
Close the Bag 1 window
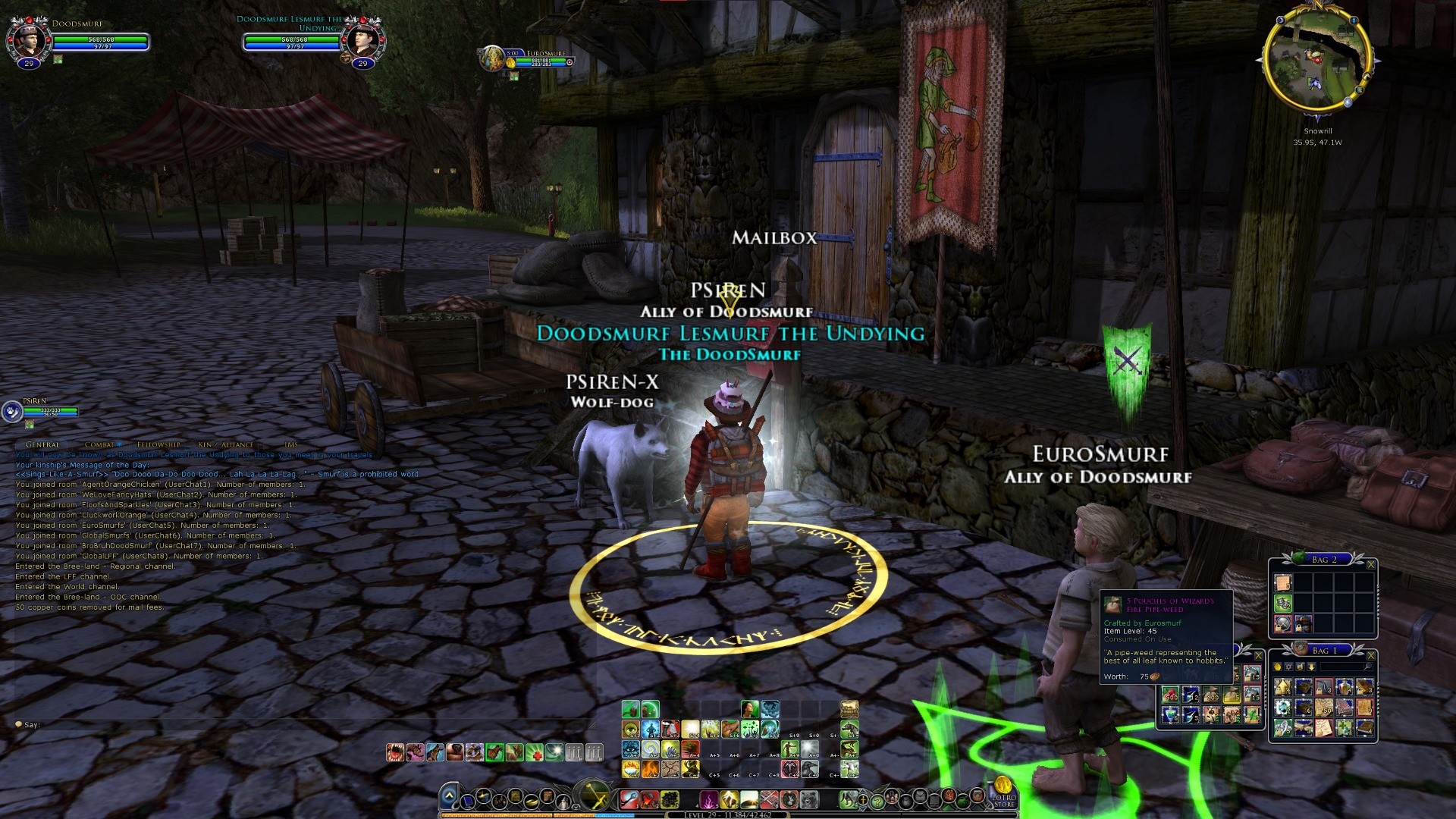[1370, 655]
